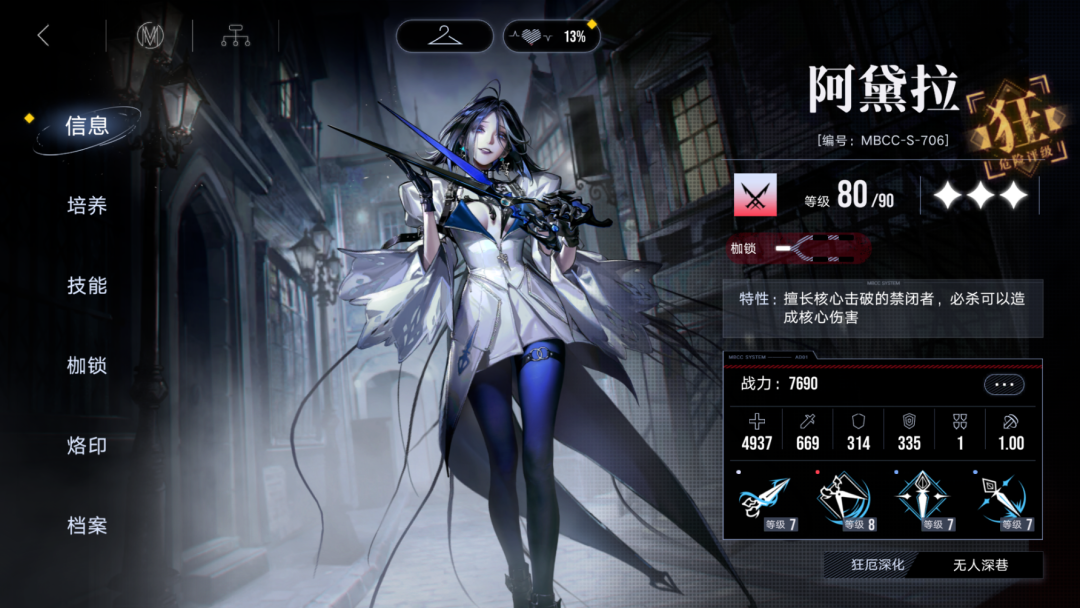Open the heart compliance 13% button
Image resolution: width=1080 pixels, height=608 pixels.
click(552, 36)
